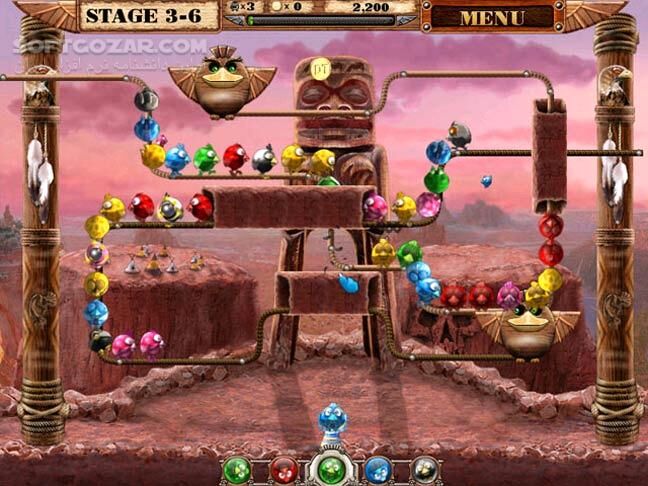Screen dimensions: 648x486
Task: Pick the black bird queue slot
Action: (424, 468)
